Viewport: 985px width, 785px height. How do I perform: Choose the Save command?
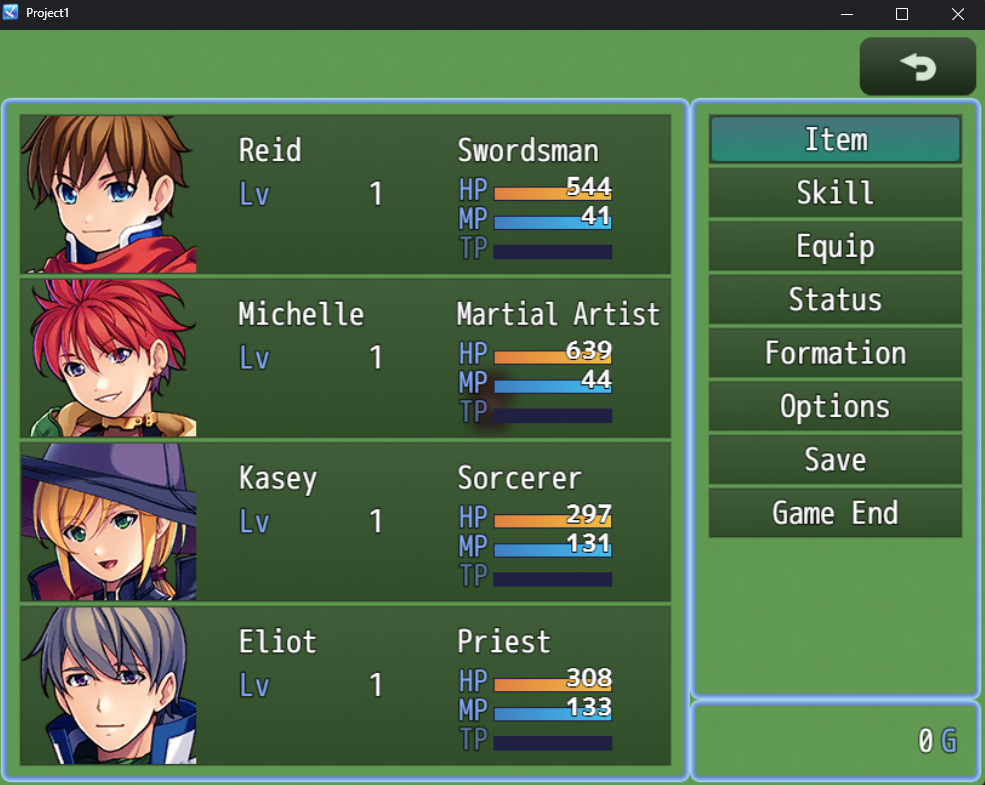tap(835, 460)
